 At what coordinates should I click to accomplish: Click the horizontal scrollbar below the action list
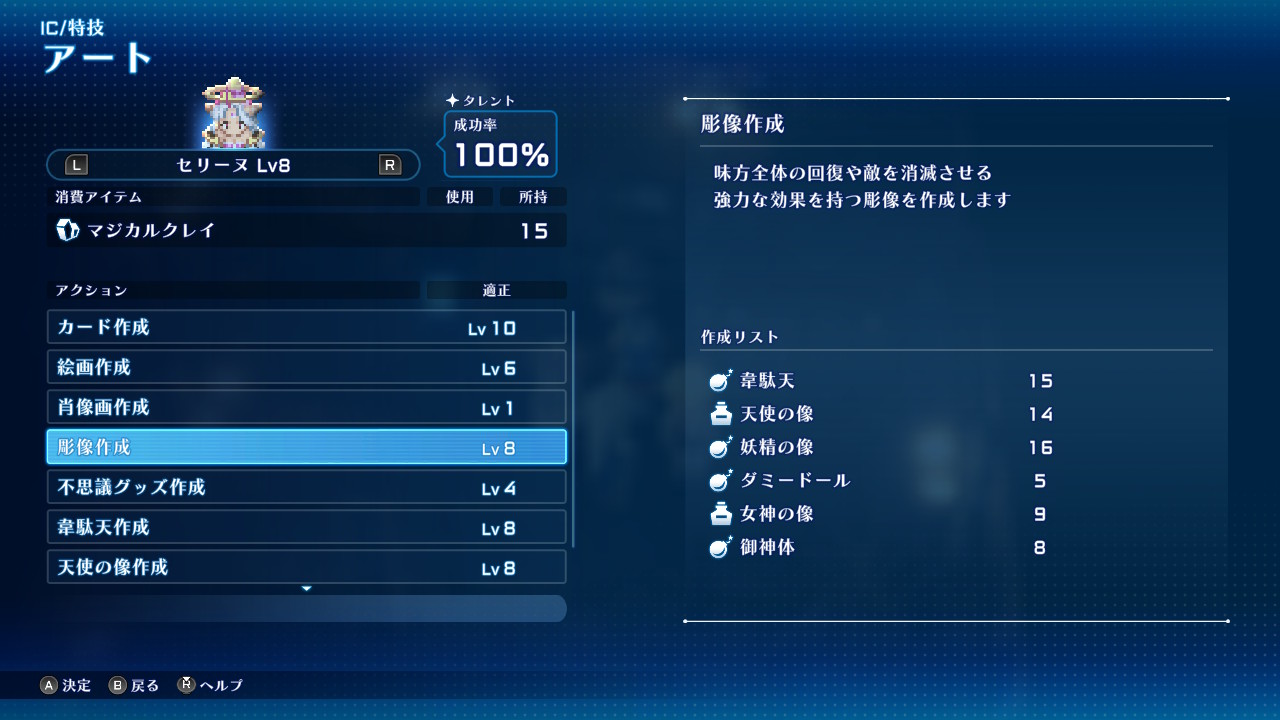coord(306,608)
